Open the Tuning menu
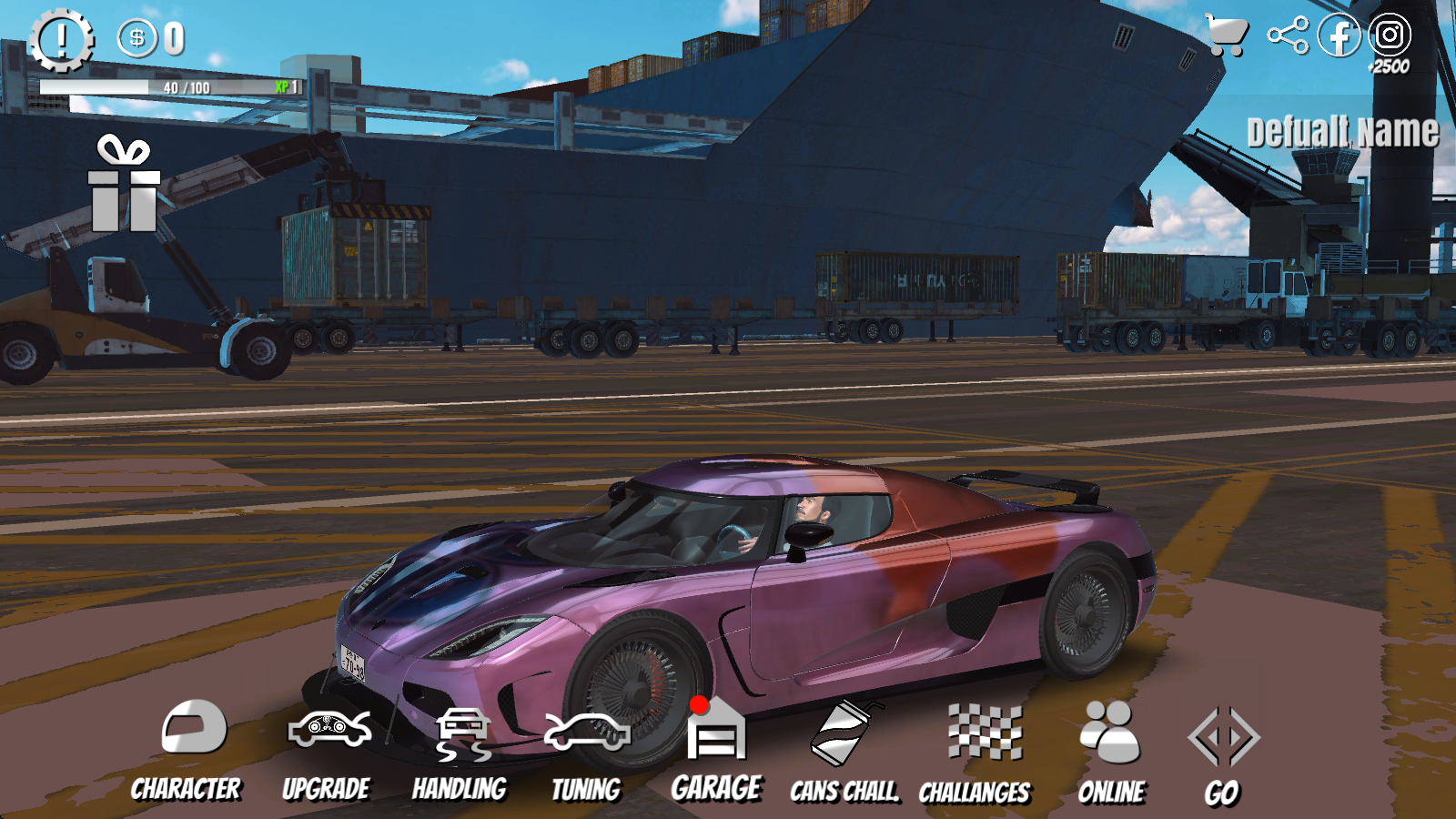 587,752
